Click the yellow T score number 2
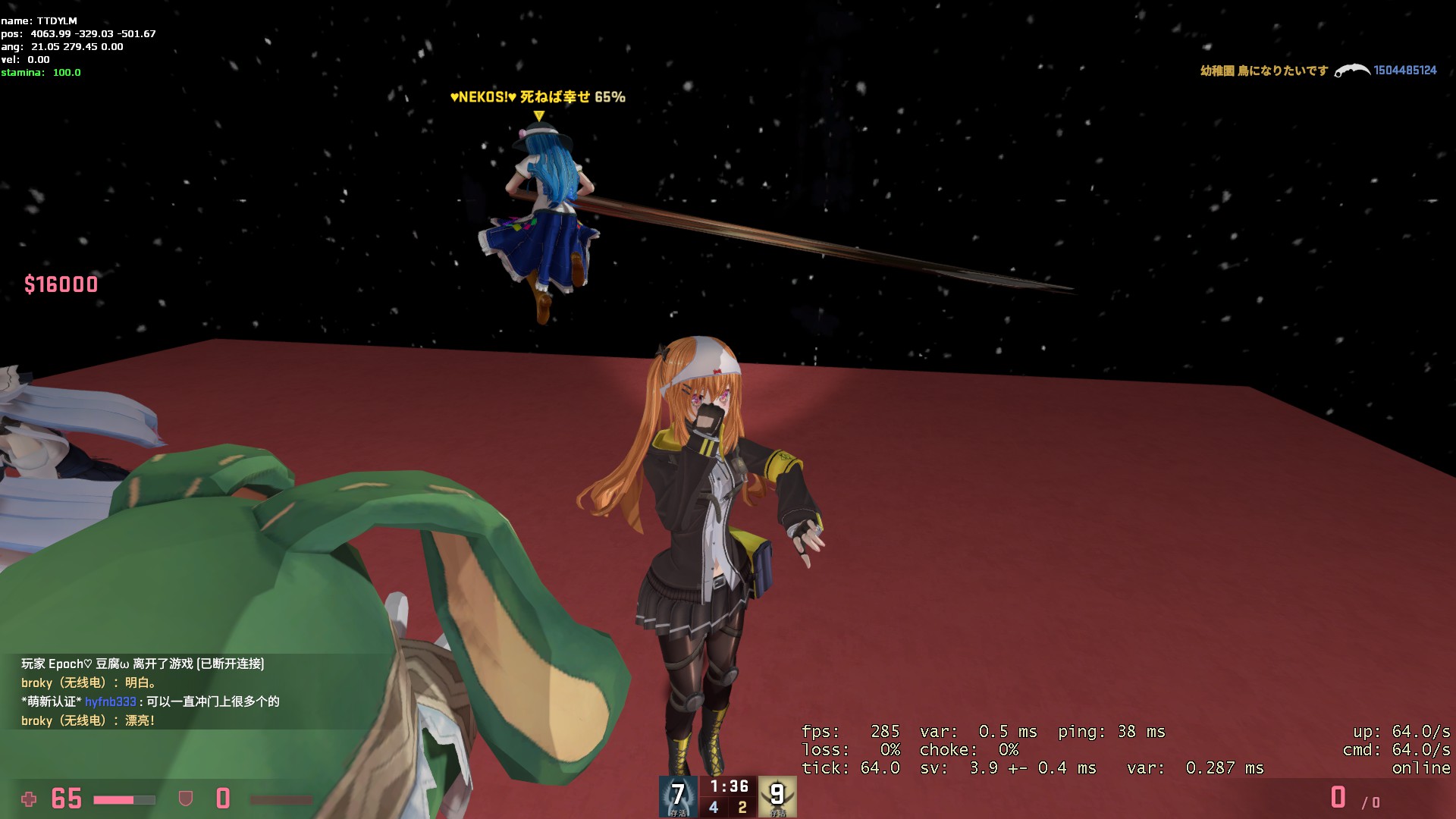 (x=744, y=807)
